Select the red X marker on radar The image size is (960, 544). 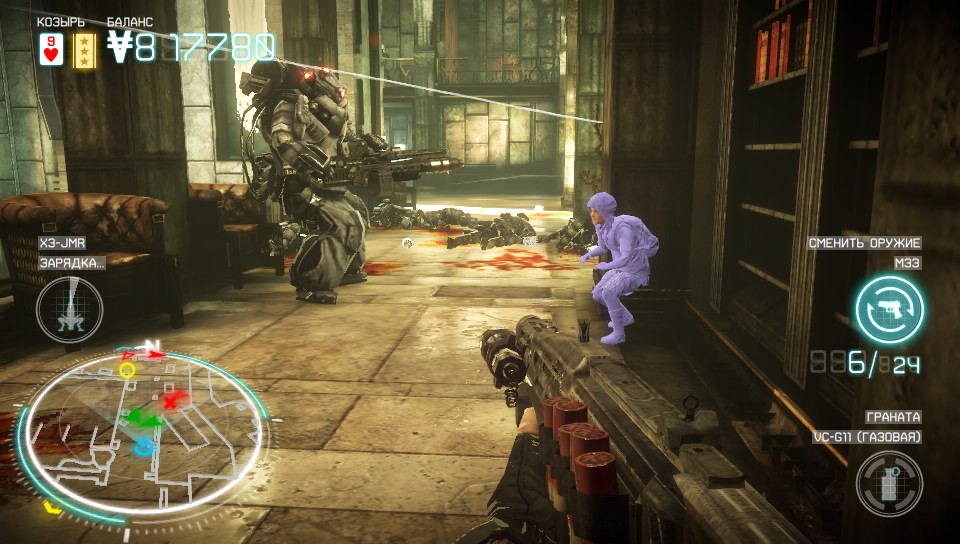click(171, 401)
